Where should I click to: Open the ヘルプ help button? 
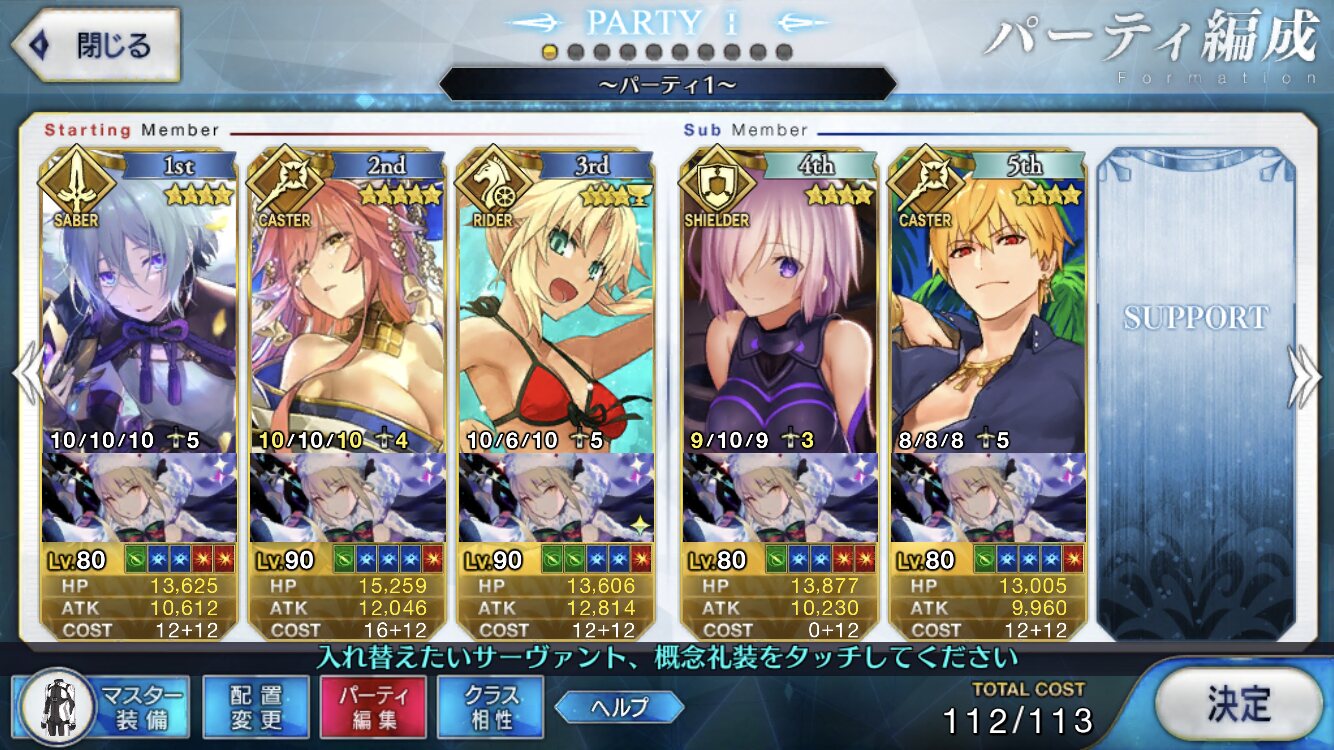click(x=619, y=707)
